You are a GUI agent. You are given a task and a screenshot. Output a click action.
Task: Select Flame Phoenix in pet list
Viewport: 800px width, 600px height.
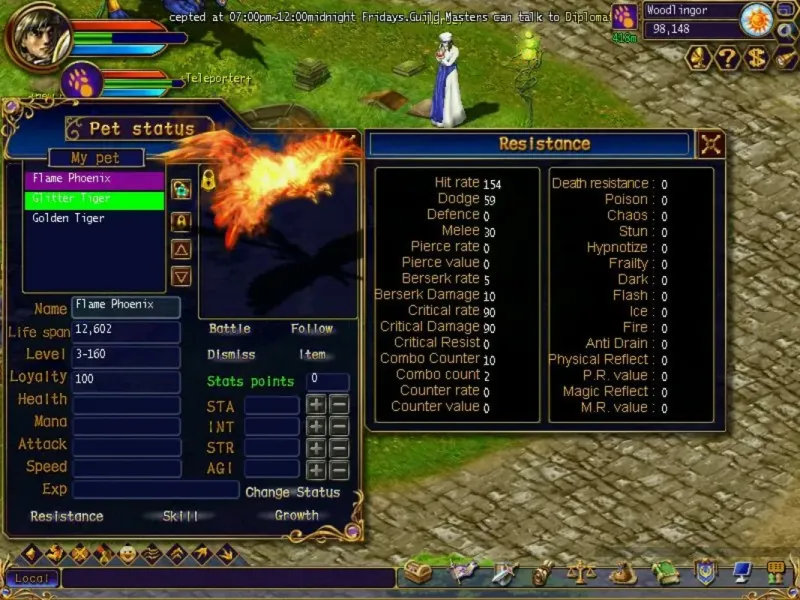click(94, 179)
